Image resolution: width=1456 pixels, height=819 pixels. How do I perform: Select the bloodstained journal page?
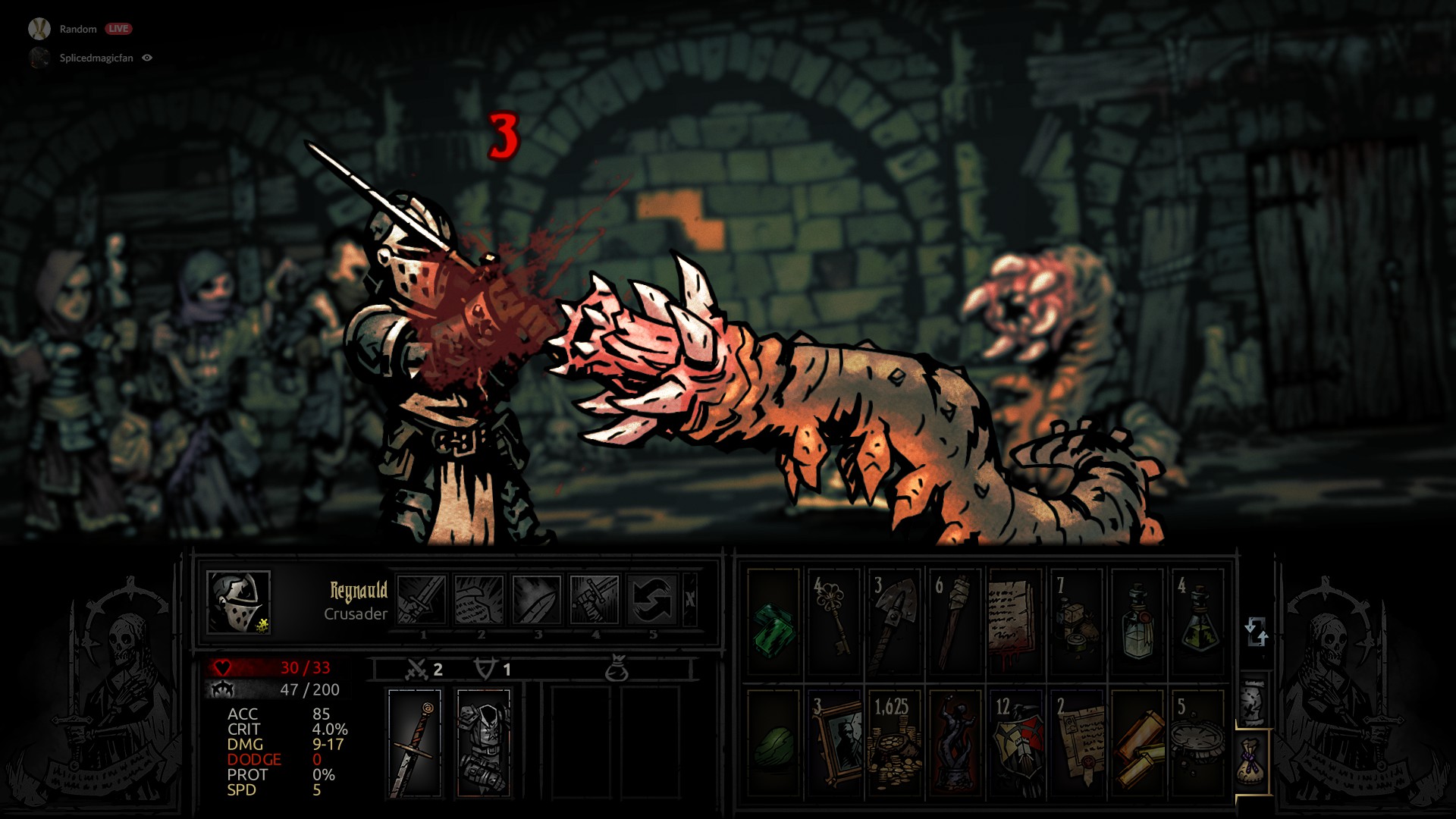(1015, 623)
